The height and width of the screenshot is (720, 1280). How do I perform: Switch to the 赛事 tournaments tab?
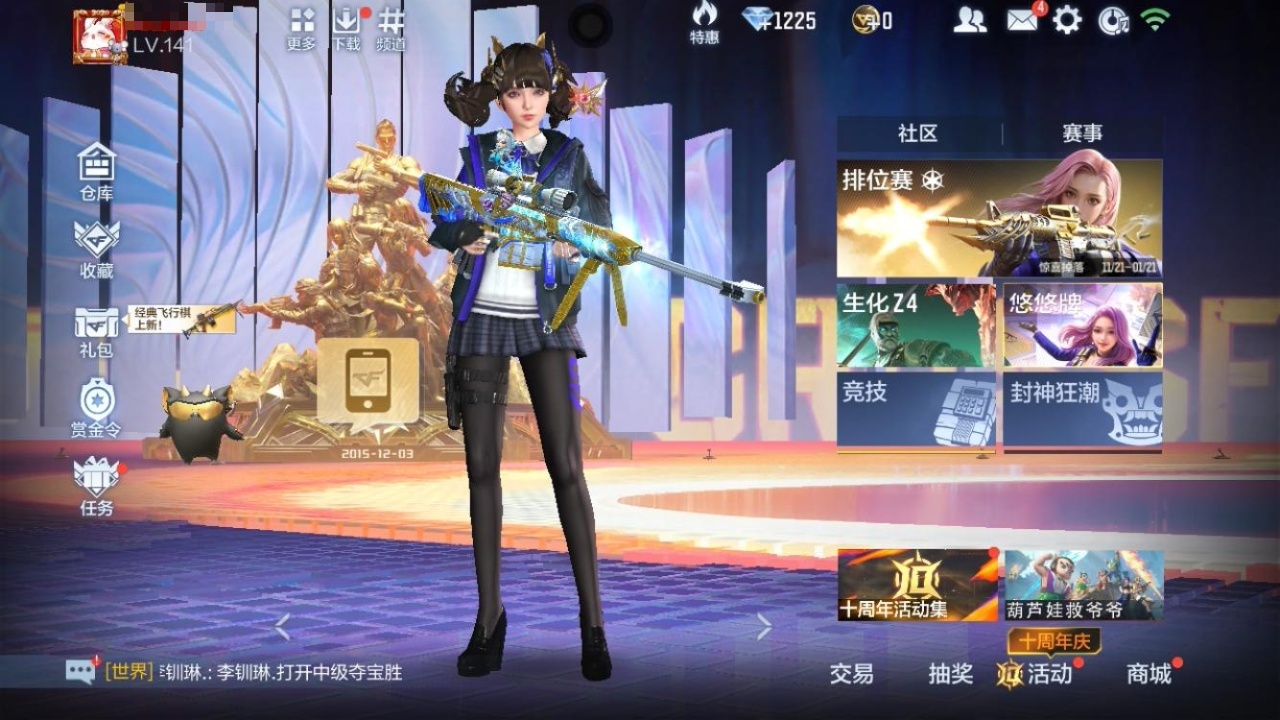[x=1082, y=134]
